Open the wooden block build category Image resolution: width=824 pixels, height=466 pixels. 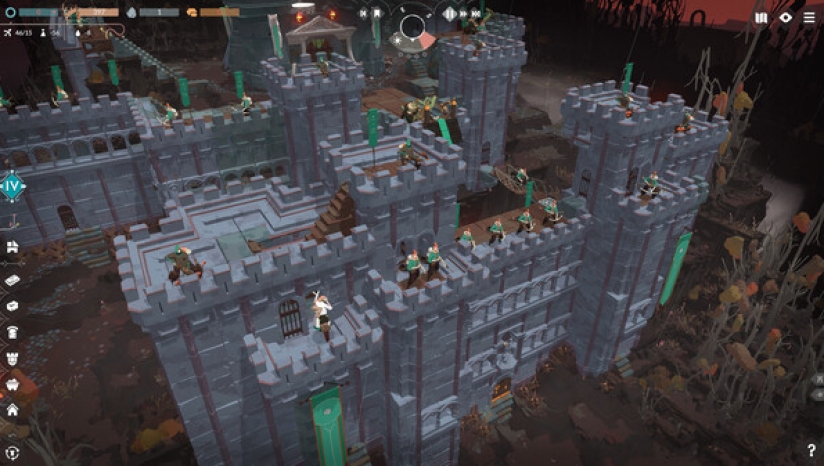(12, 305)
